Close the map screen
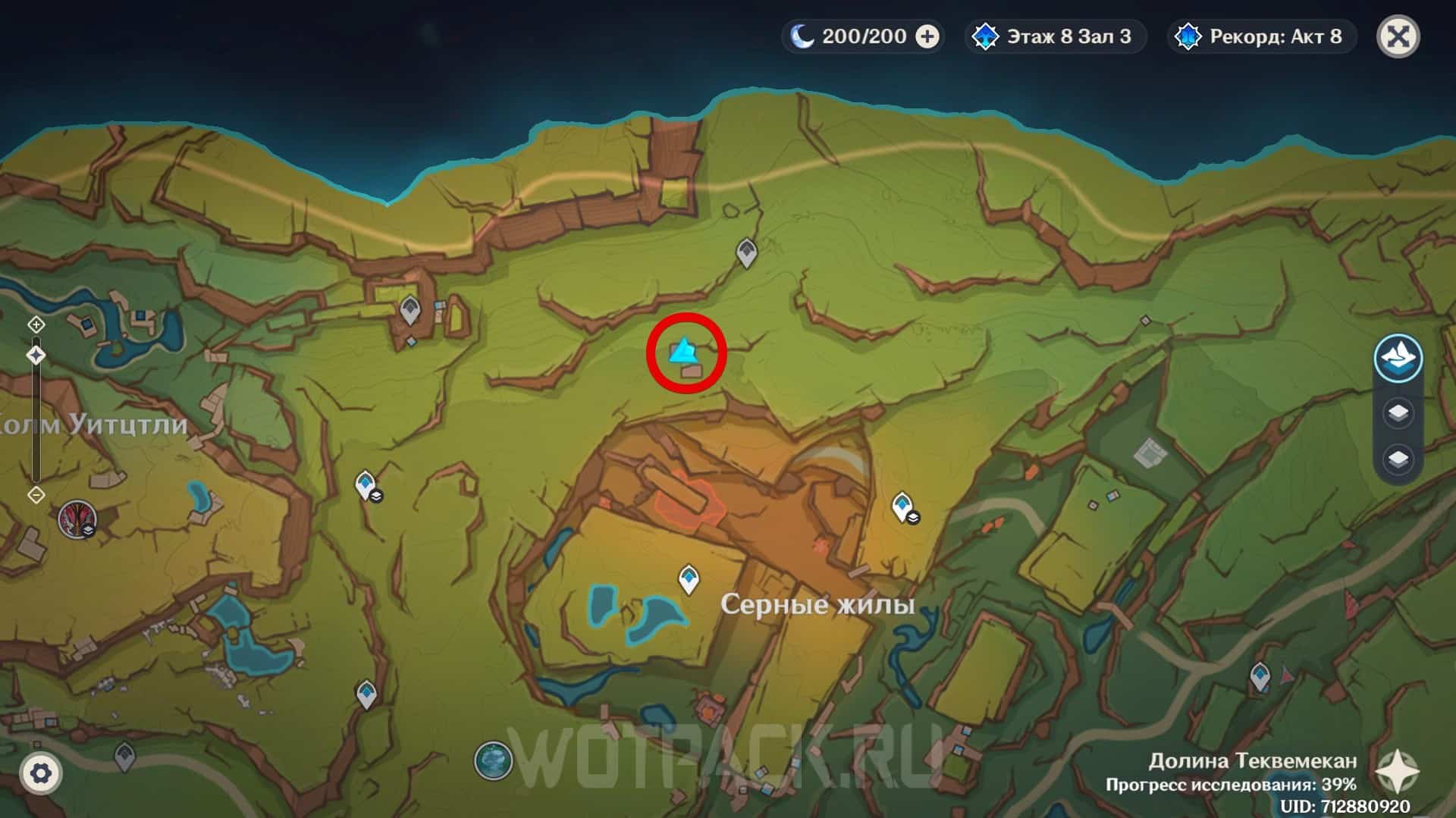Image resolution: width=1456 pixels, height=818 pixels. click(1398, 36)
